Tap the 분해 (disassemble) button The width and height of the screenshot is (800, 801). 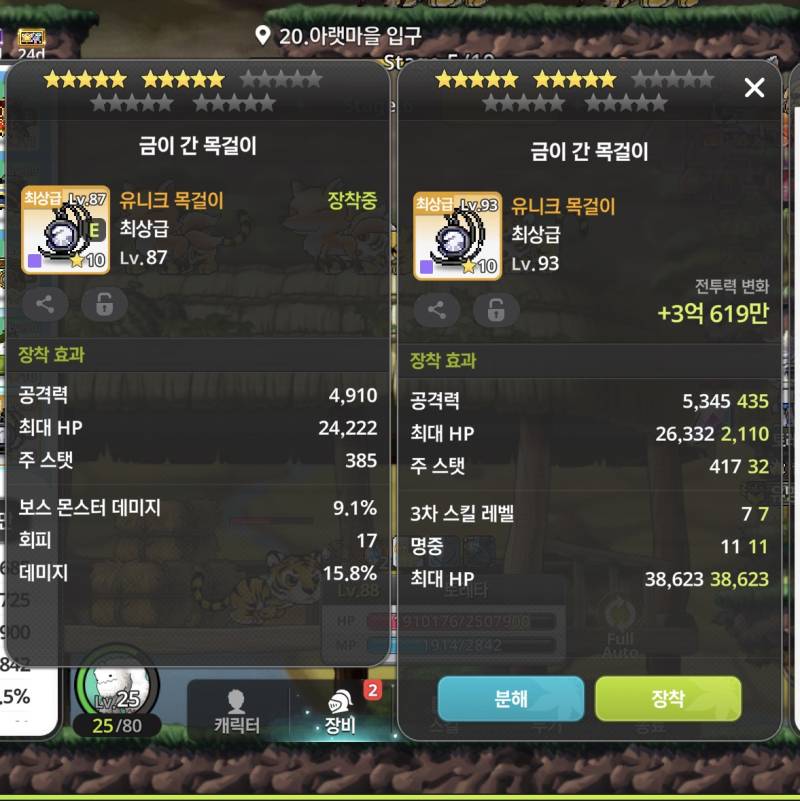click(510, 698)
